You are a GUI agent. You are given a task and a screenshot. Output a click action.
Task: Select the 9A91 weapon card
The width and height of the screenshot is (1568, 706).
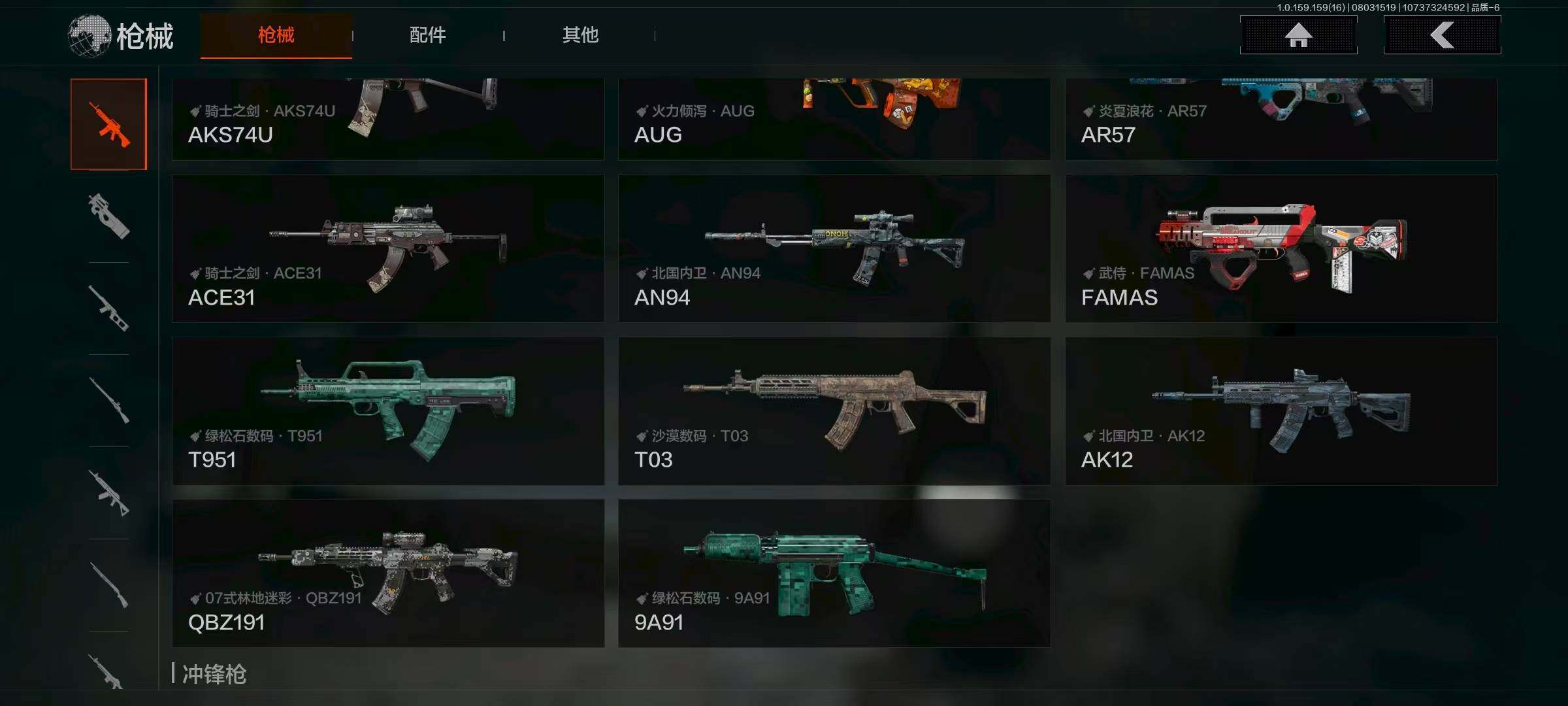click(834, 573)
